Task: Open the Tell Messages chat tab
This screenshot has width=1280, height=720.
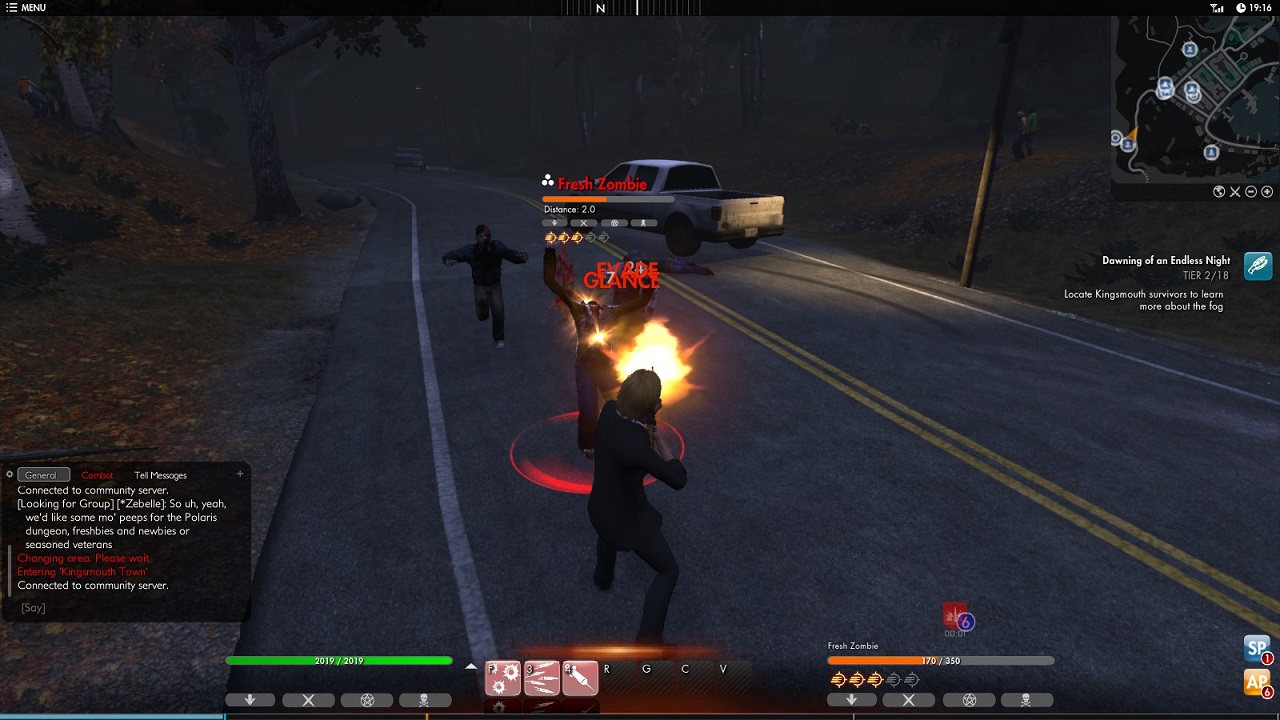Action: (160, 475)
